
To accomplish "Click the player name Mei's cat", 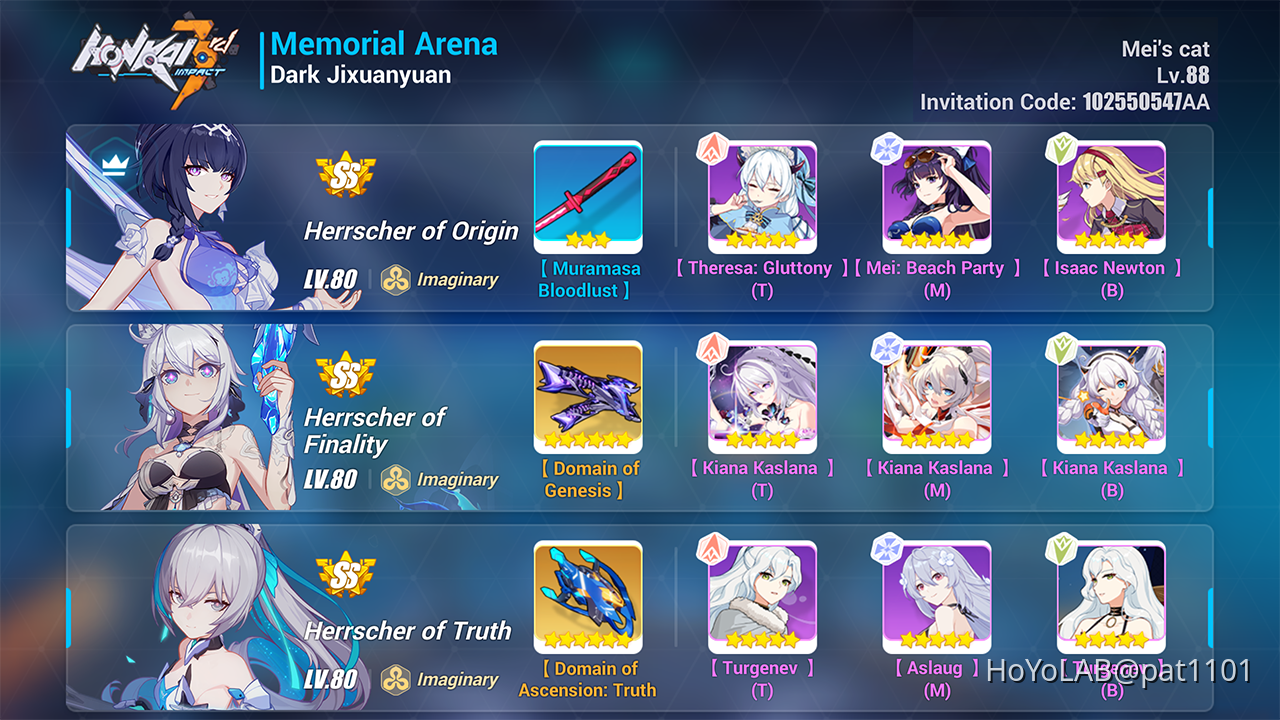I will pos(1164,48).
